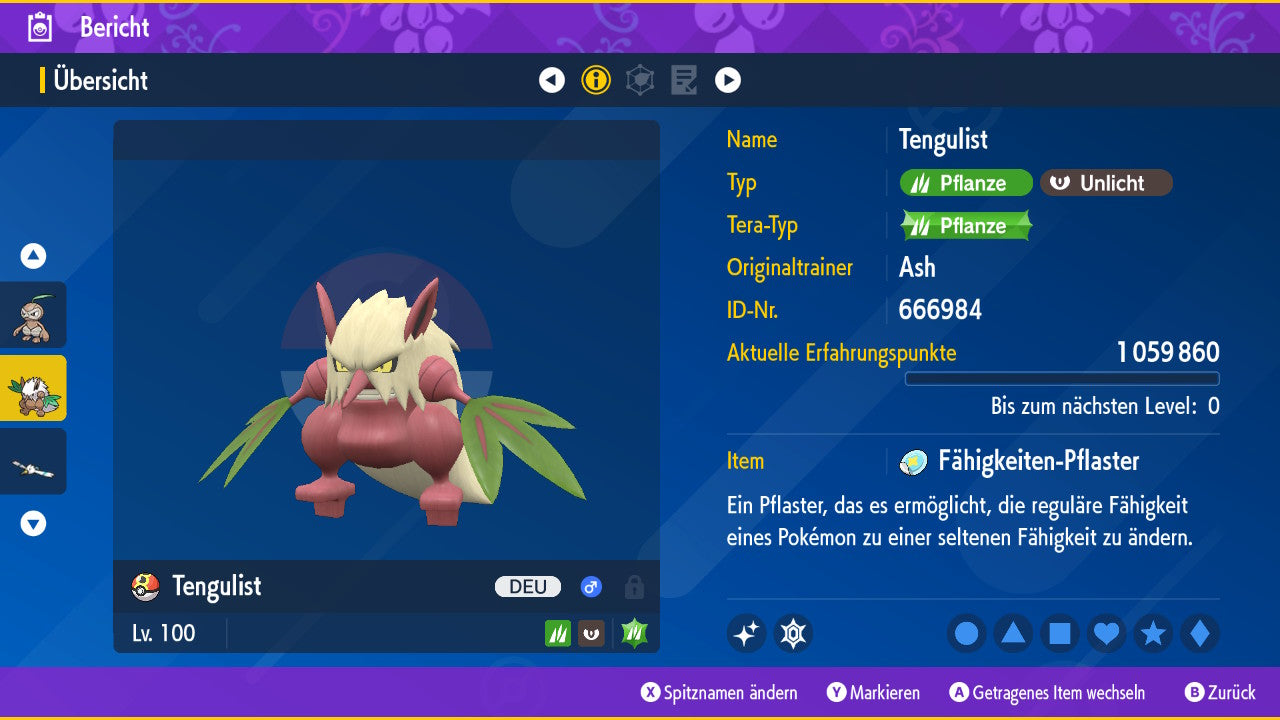Toggle the square marking
The width and height of the screenshot is (1280, 720).
tap(1060, 633)
